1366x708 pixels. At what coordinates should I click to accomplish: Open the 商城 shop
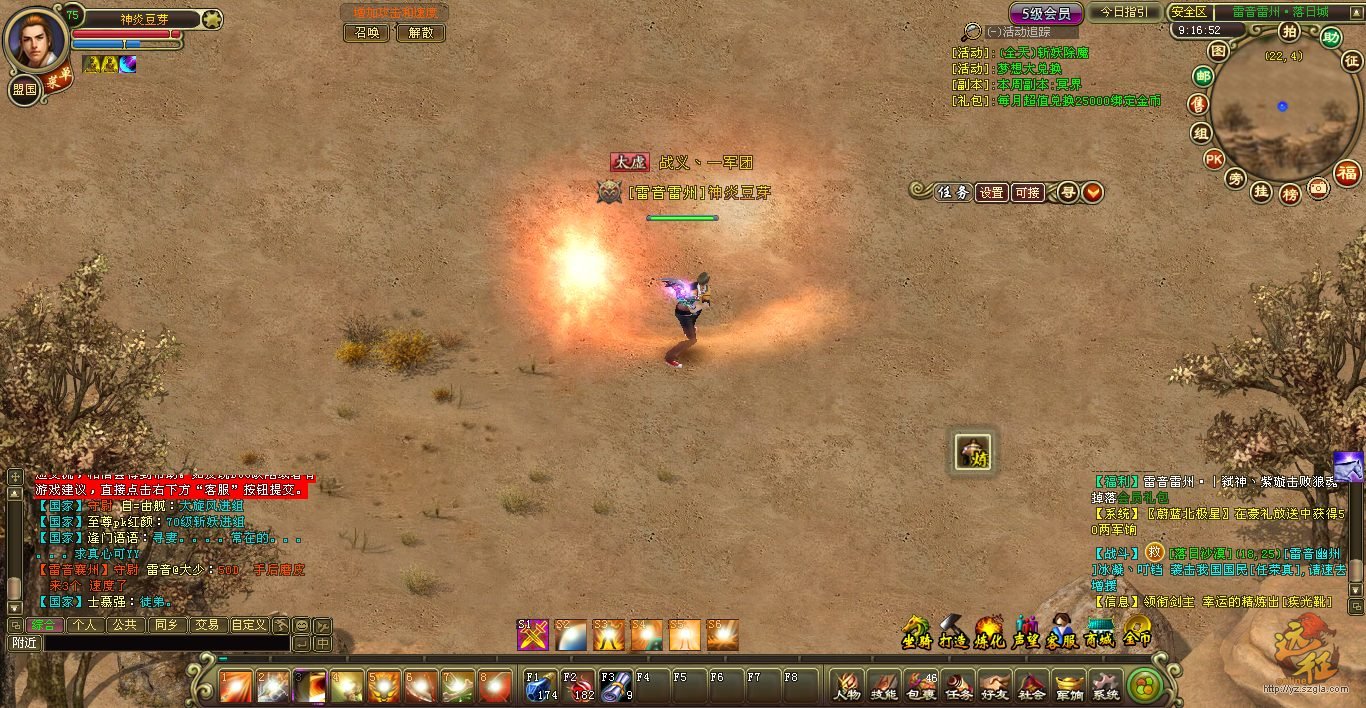[1100, 632]
